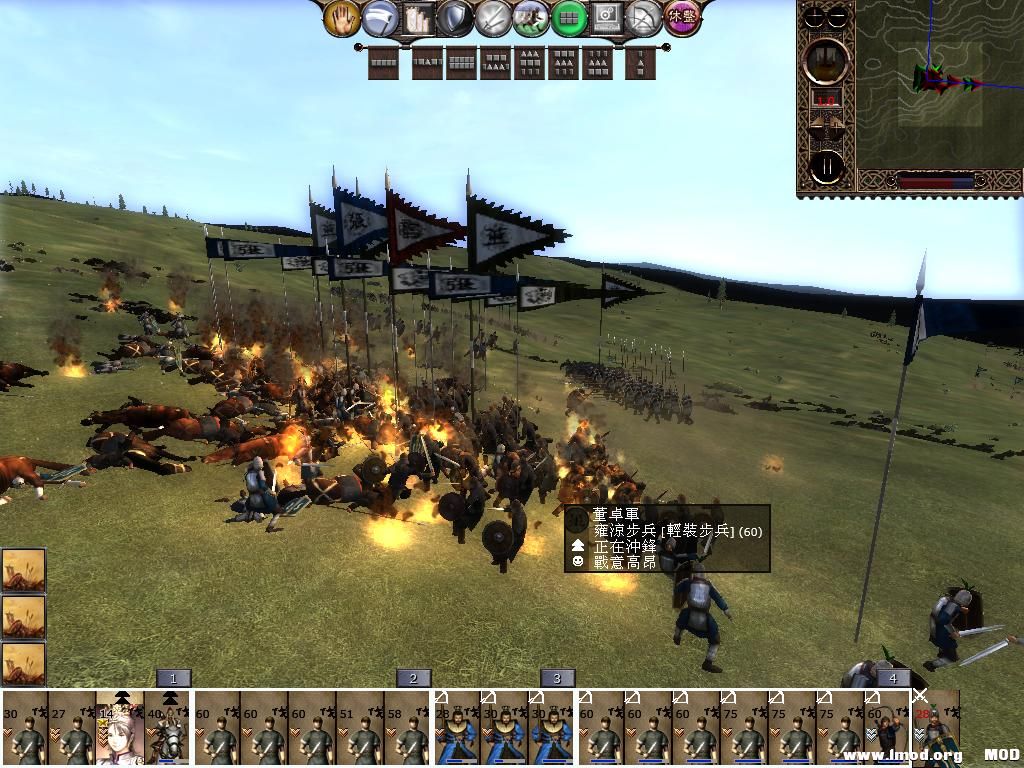The width and height of the screenshot is (1024, 768).
Task: Select the female general unit card
Action: pos(120,730)
